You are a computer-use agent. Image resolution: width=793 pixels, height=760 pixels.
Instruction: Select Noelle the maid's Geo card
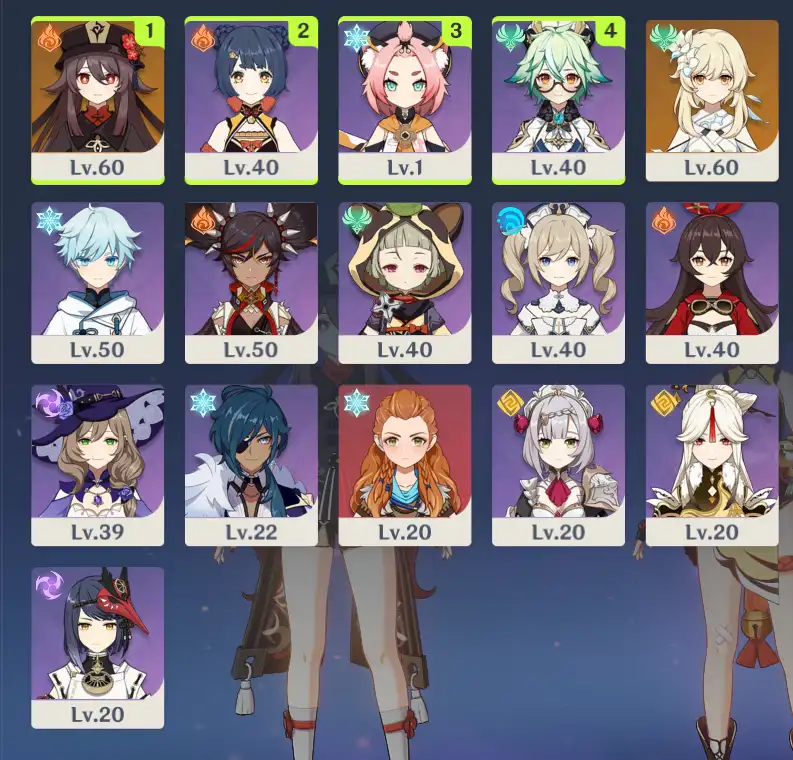tap(558, 465)
